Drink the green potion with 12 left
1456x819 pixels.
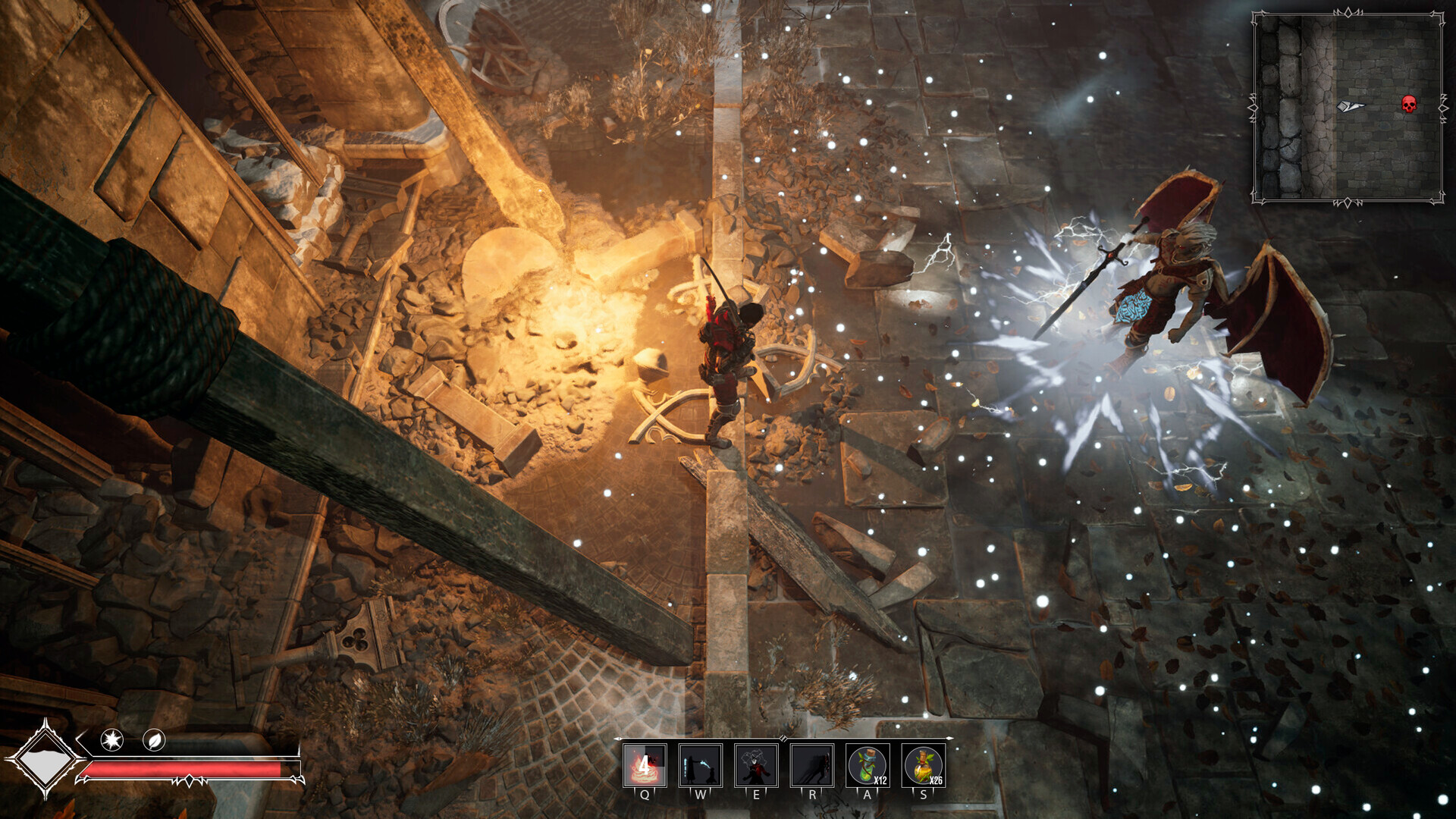868,764
